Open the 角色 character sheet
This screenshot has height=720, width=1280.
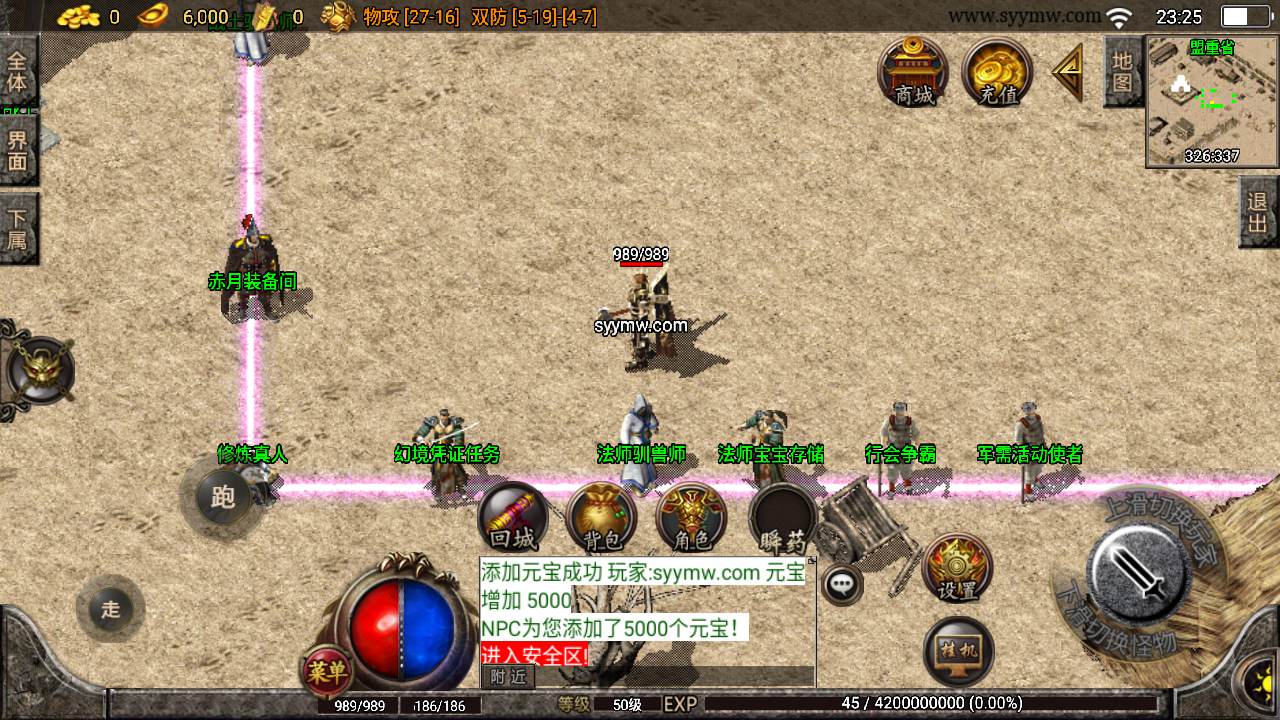click(691, 518)
